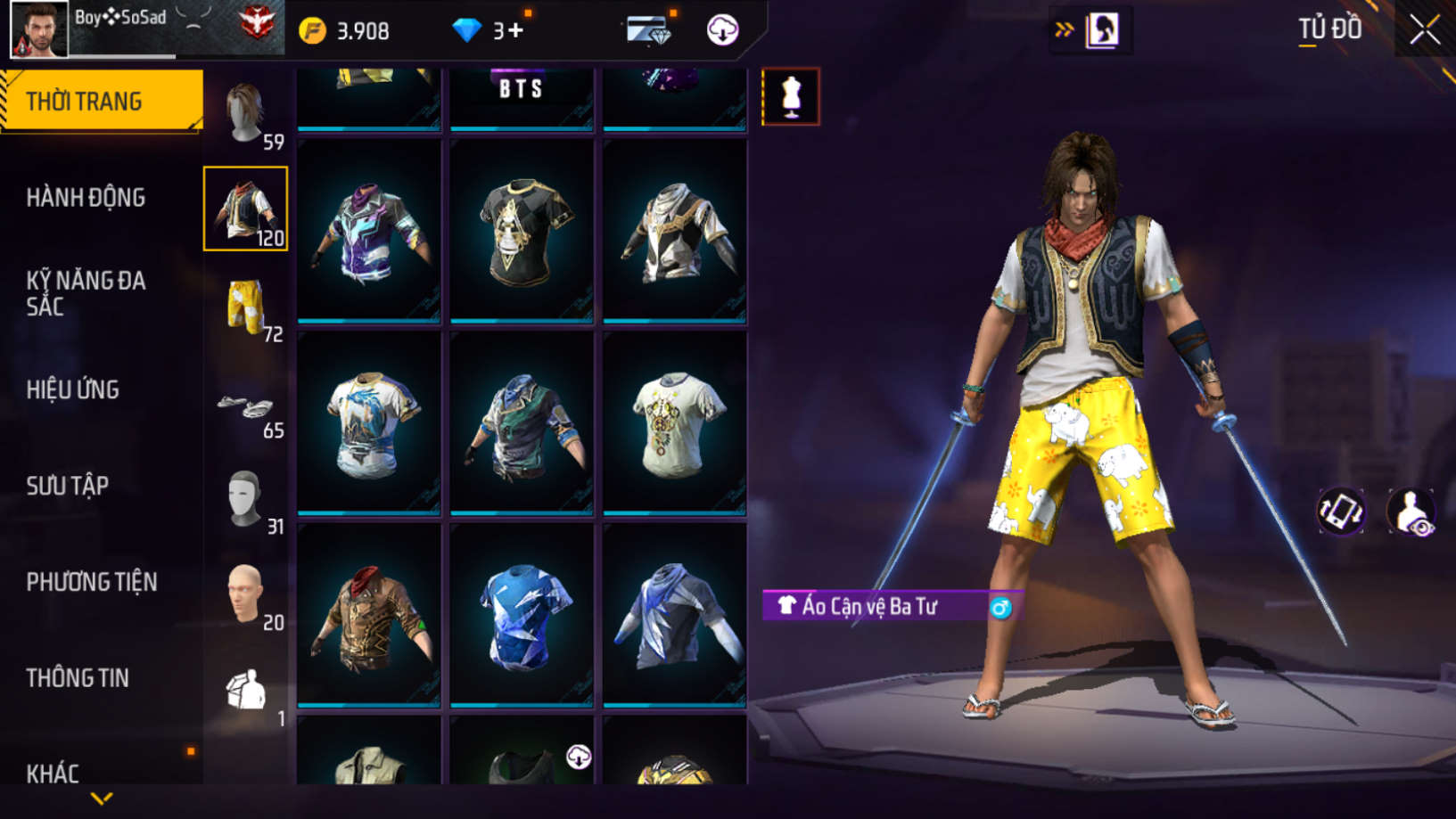Open the sandals footwear category
Viewport: 1456px width, 819px height.
245,408
